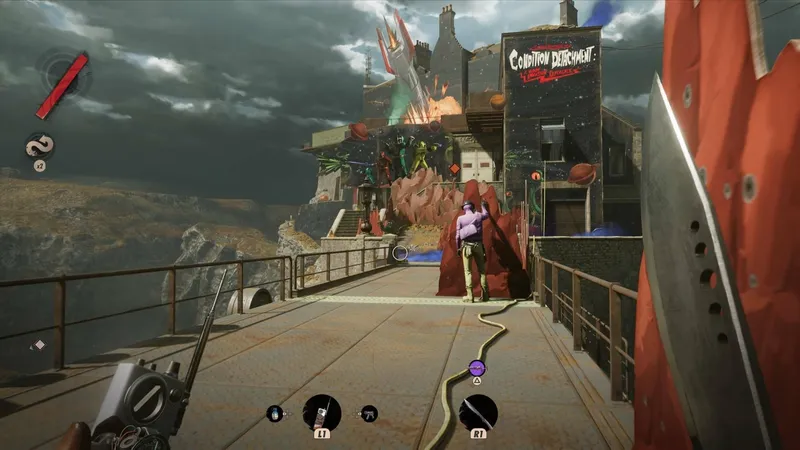Click the Reprise charges icon
This screenshot has height=450, width=800.
tap(40, 146)
